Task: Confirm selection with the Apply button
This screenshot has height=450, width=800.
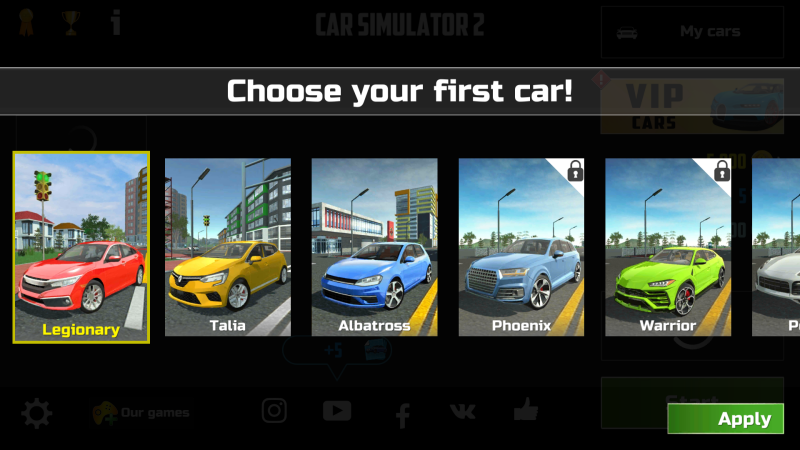Action: tap(726, 419)
